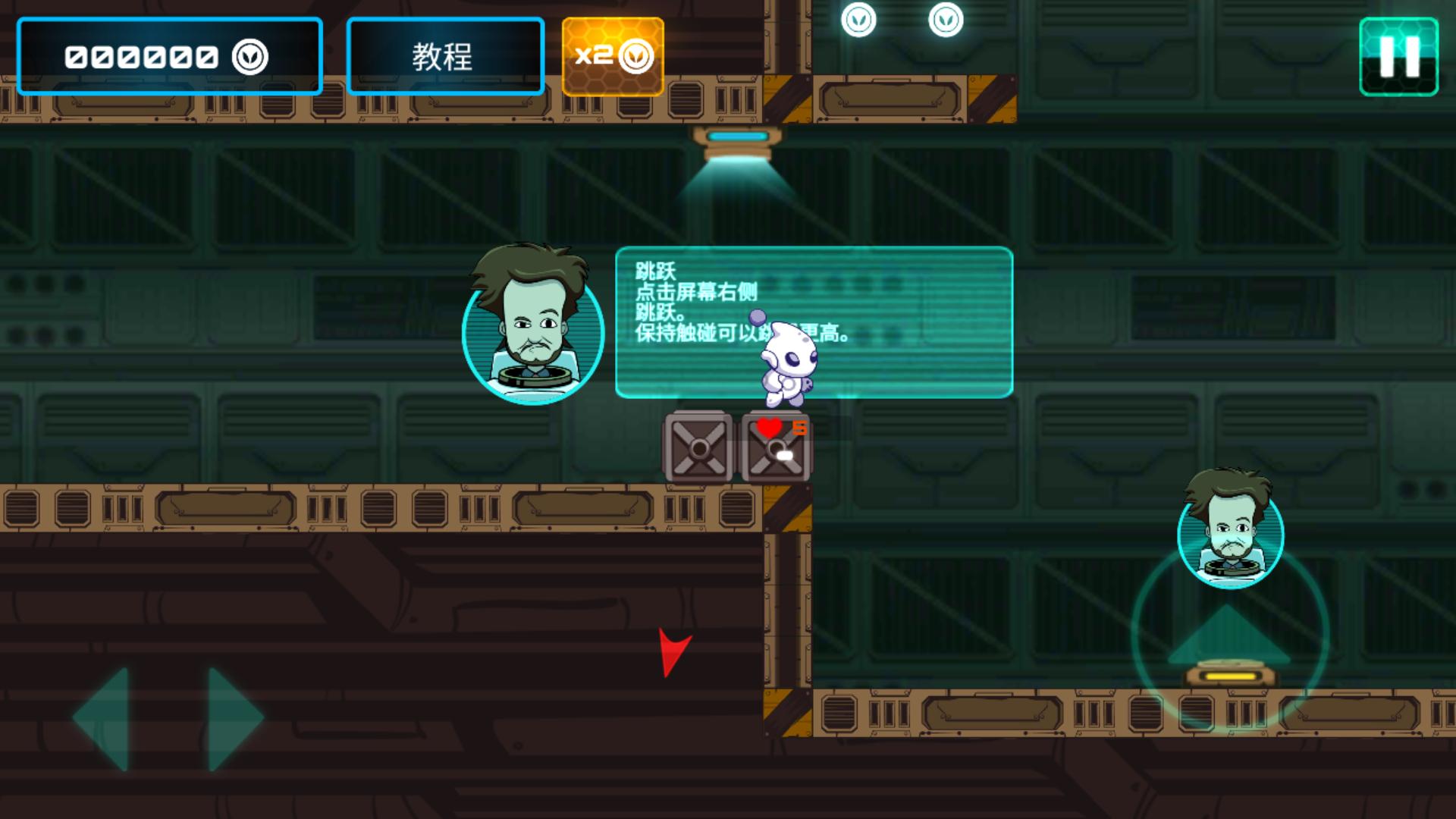
Task: Tap the plain metal X crate
Action: (698, 447)
